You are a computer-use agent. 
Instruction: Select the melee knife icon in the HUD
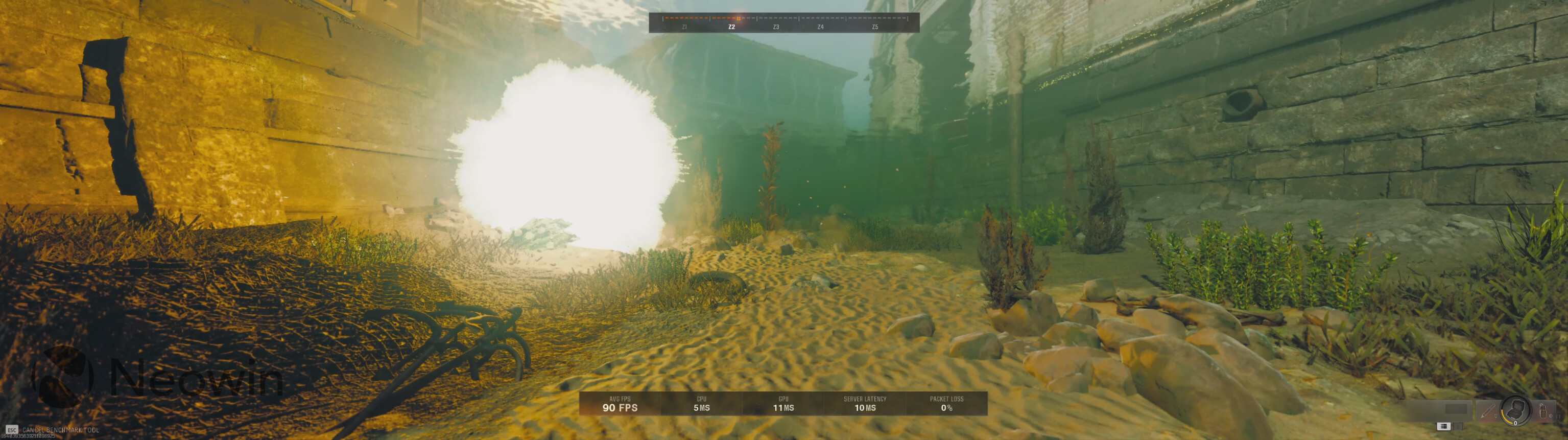(x=1488, y=412)
